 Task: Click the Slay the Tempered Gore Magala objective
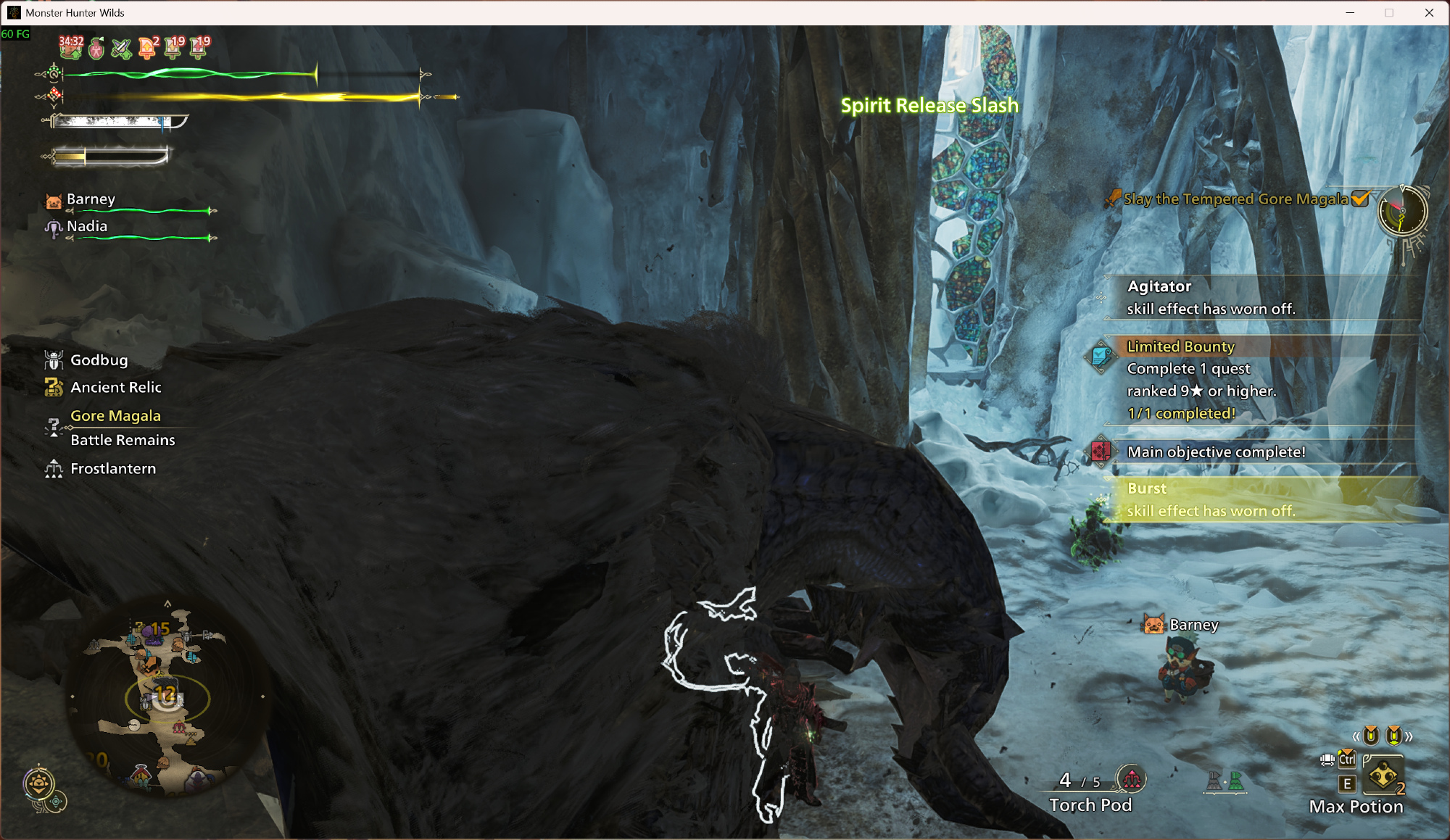(1235, 199)
